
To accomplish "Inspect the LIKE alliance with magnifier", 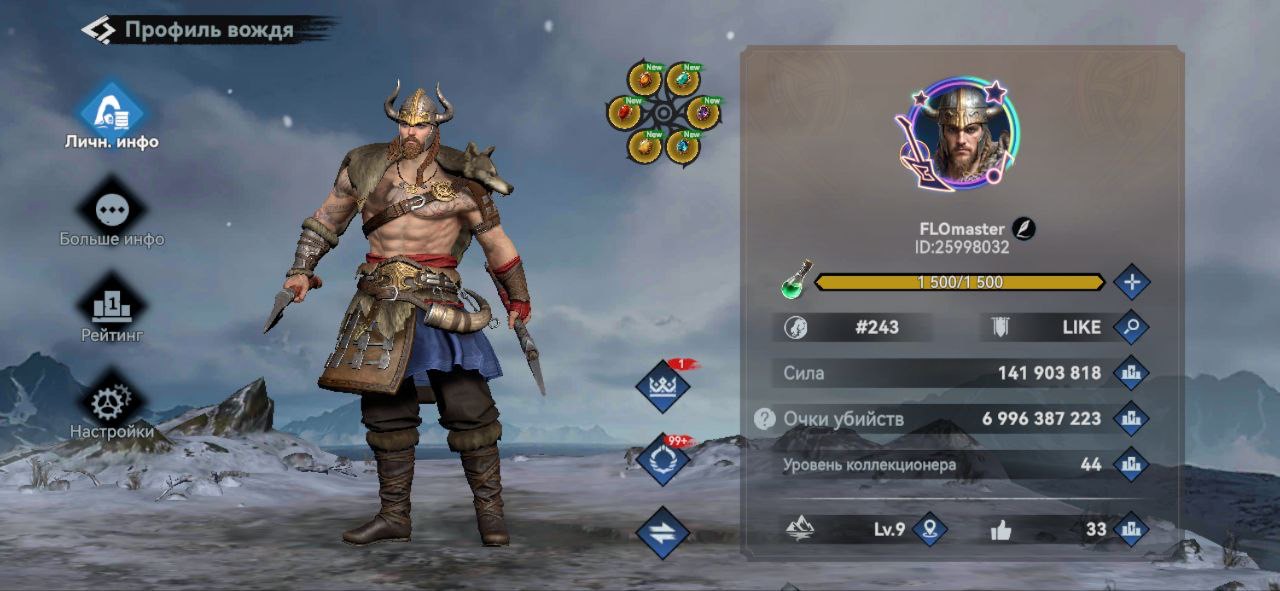I will [1131, 327].
